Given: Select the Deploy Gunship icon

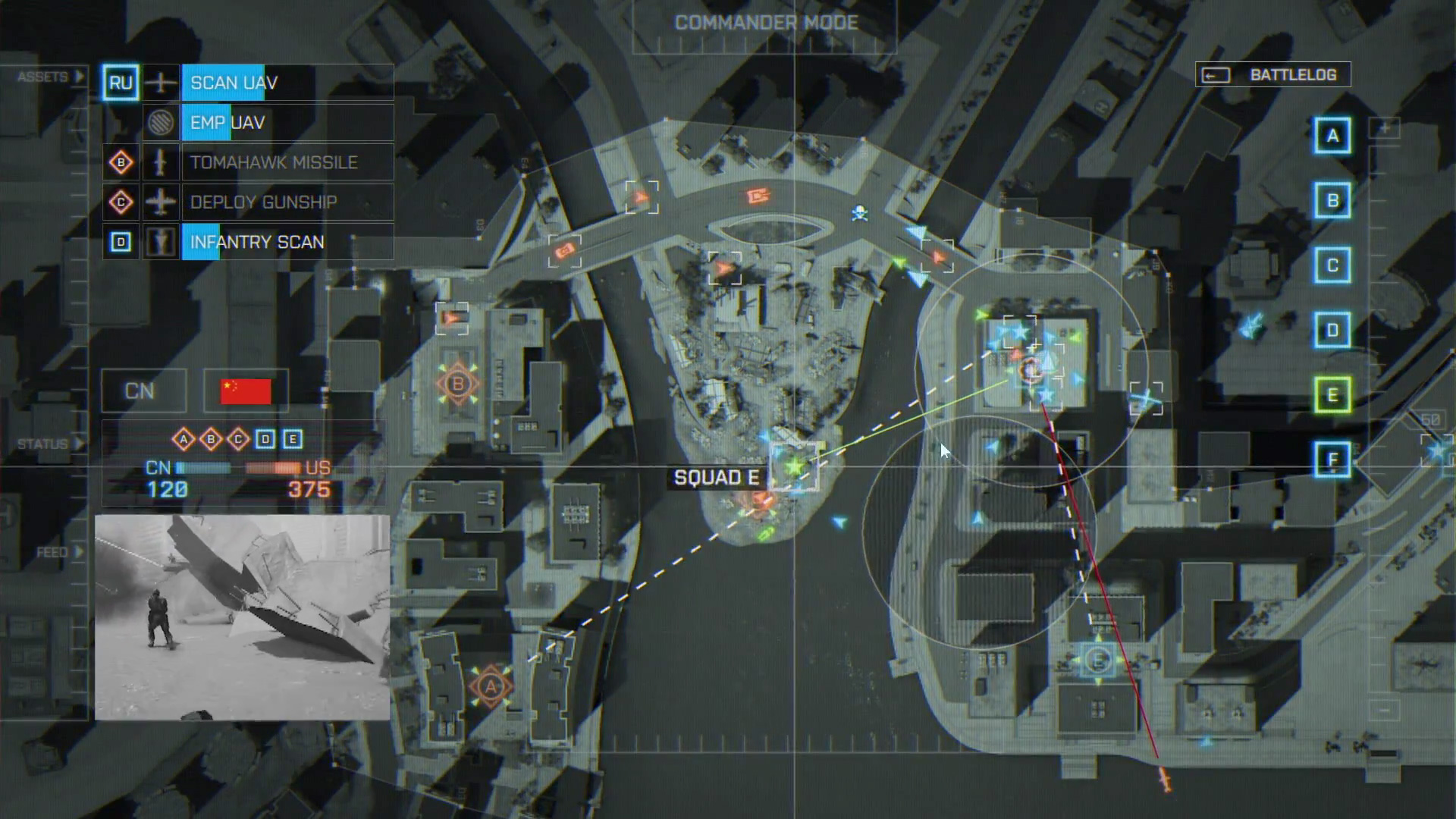Looking at the screenshot, I should click(x=162, y=202).
